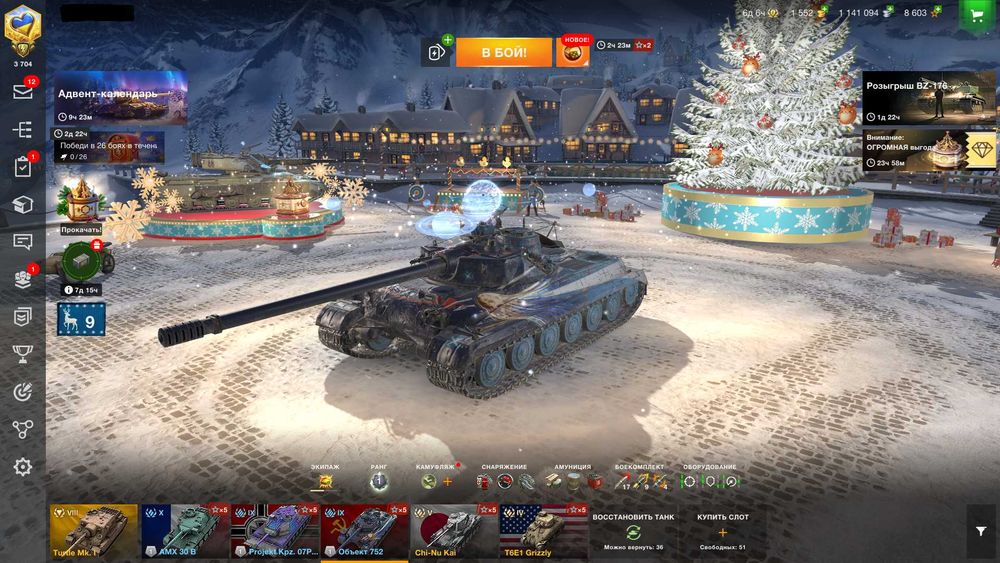Open the missions clipboard icon

tap(22, 167)
